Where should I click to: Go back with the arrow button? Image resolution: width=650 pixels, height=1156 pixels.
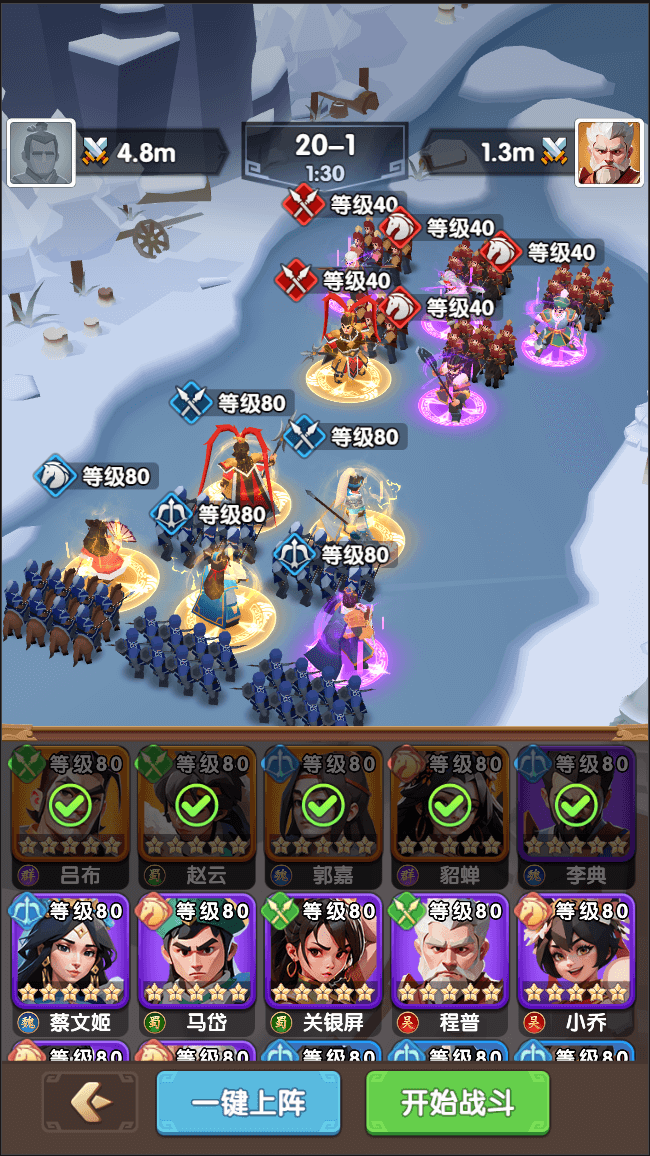pos(91,1104)
